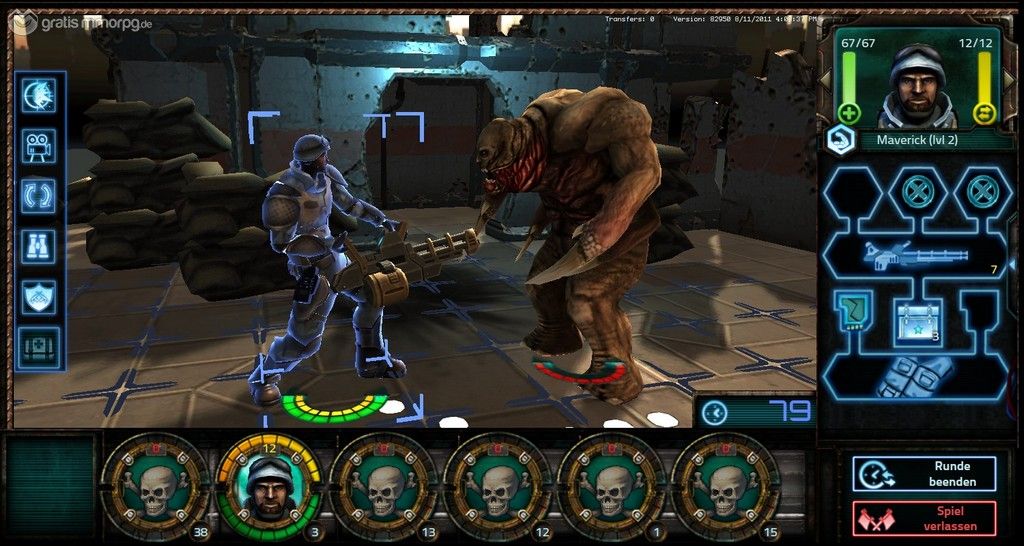Open the binoculars view option

(40, 246)
